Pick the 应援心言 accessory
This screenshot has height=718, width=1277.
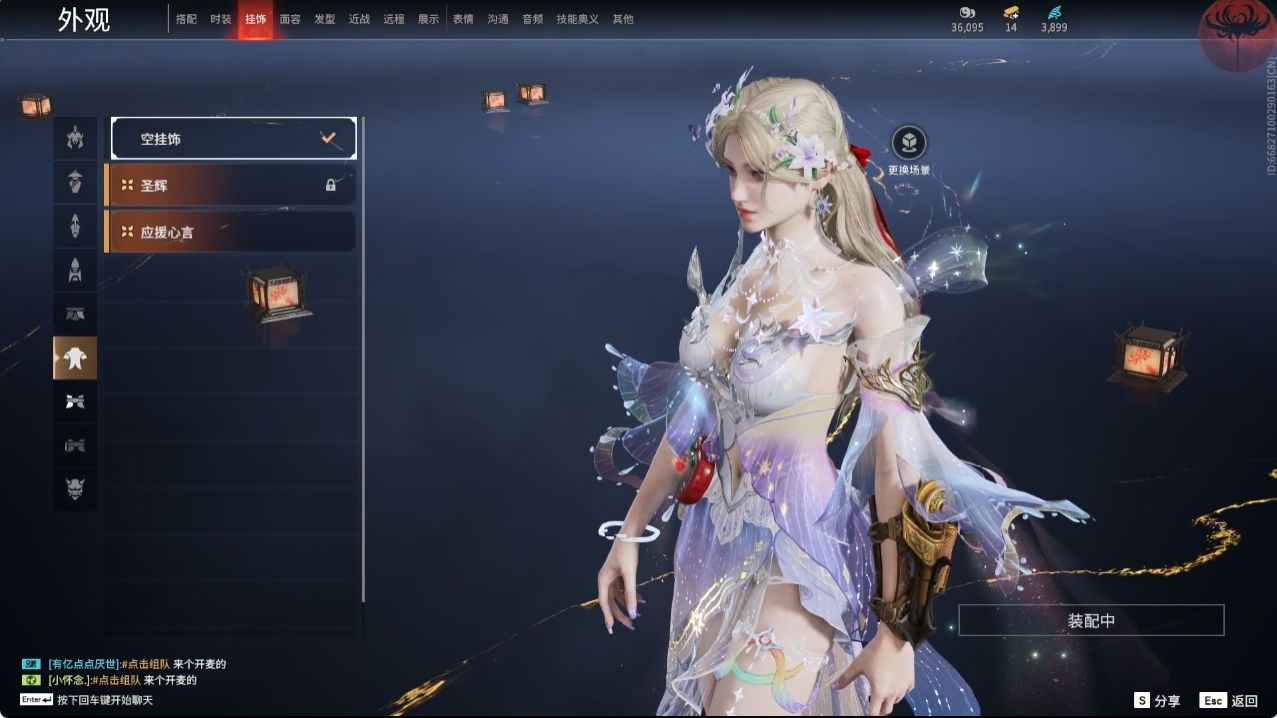(x=230, y=232)
